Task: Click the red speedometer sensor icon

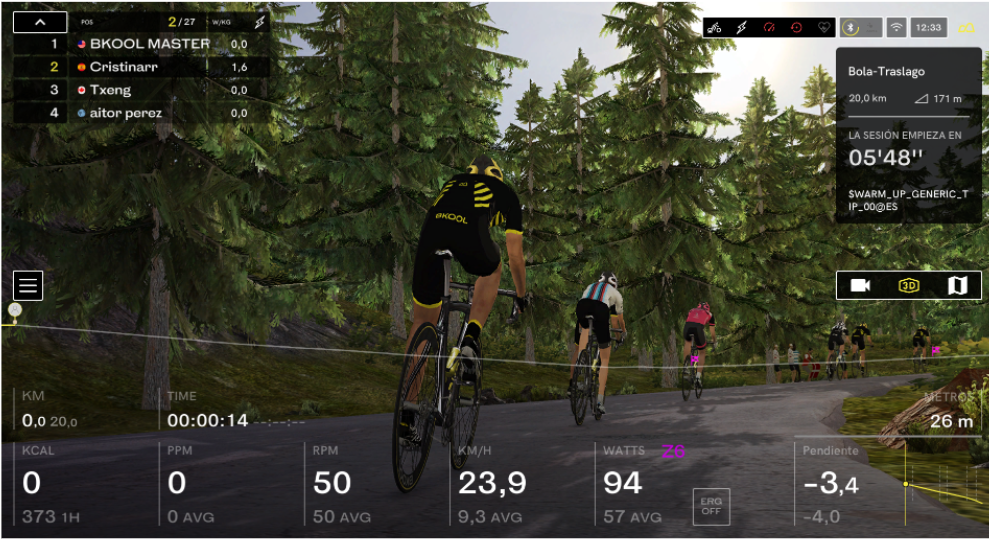Action: coord(769,28)
